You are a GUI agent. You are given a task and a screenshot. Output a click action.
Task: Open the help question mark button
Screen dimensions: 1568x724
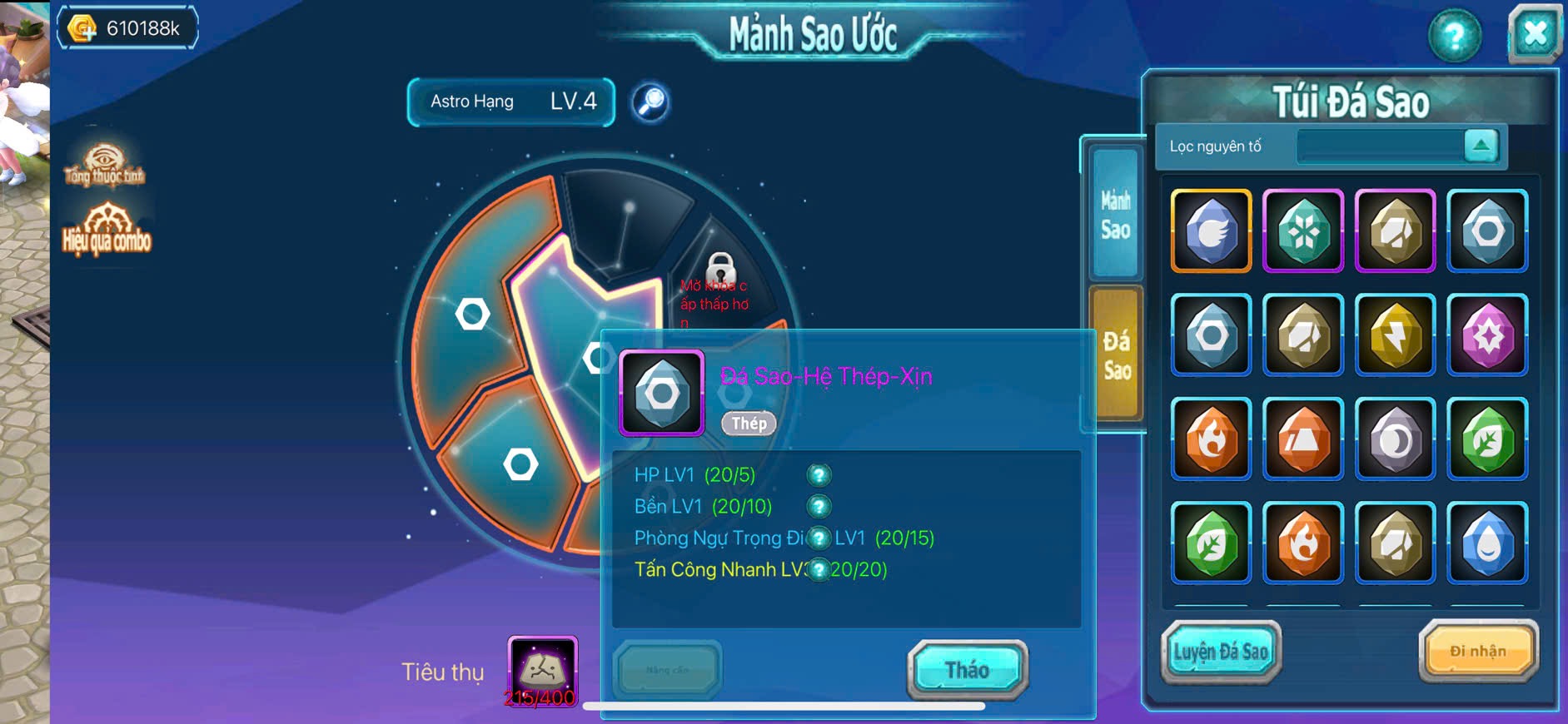(1454, 36)
